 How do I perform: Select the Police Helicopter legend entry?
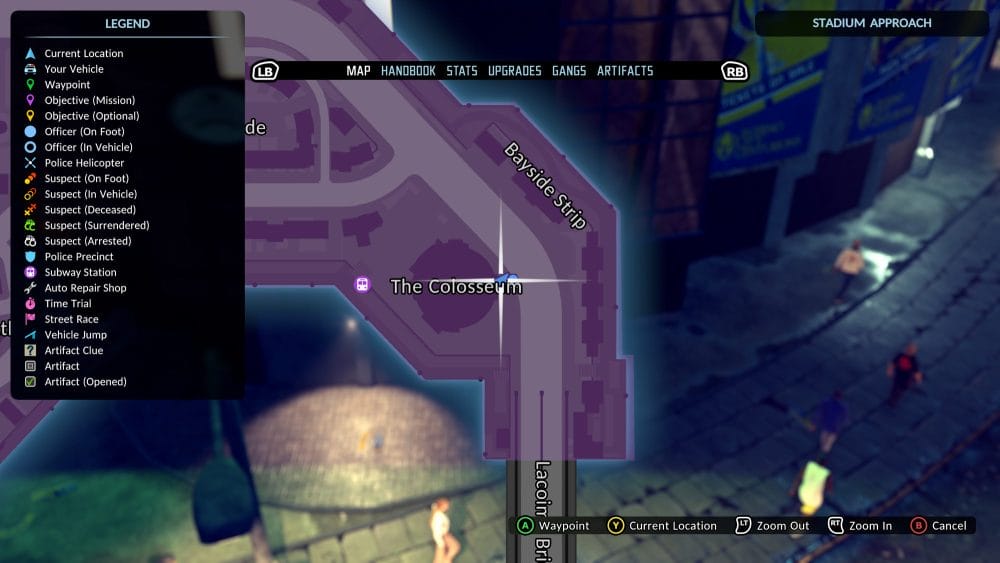point(84,163)
